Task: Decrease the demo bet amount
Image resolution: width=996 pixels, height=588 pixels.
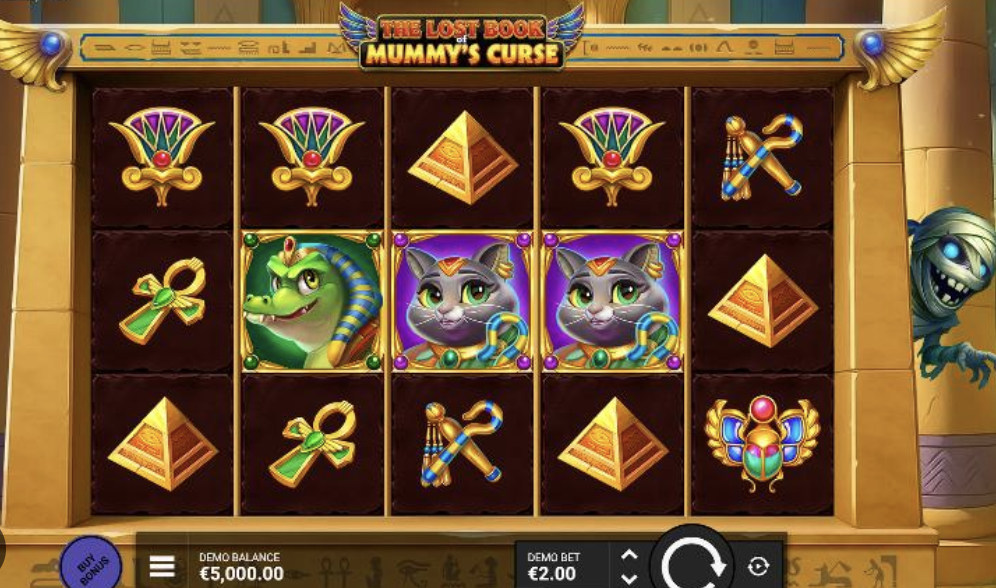Action: pos(628,578)
